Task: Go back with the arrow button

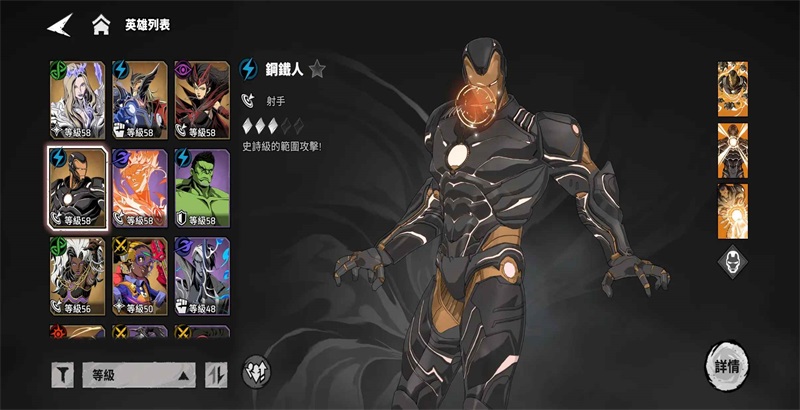Action: (x=60, y=24)
